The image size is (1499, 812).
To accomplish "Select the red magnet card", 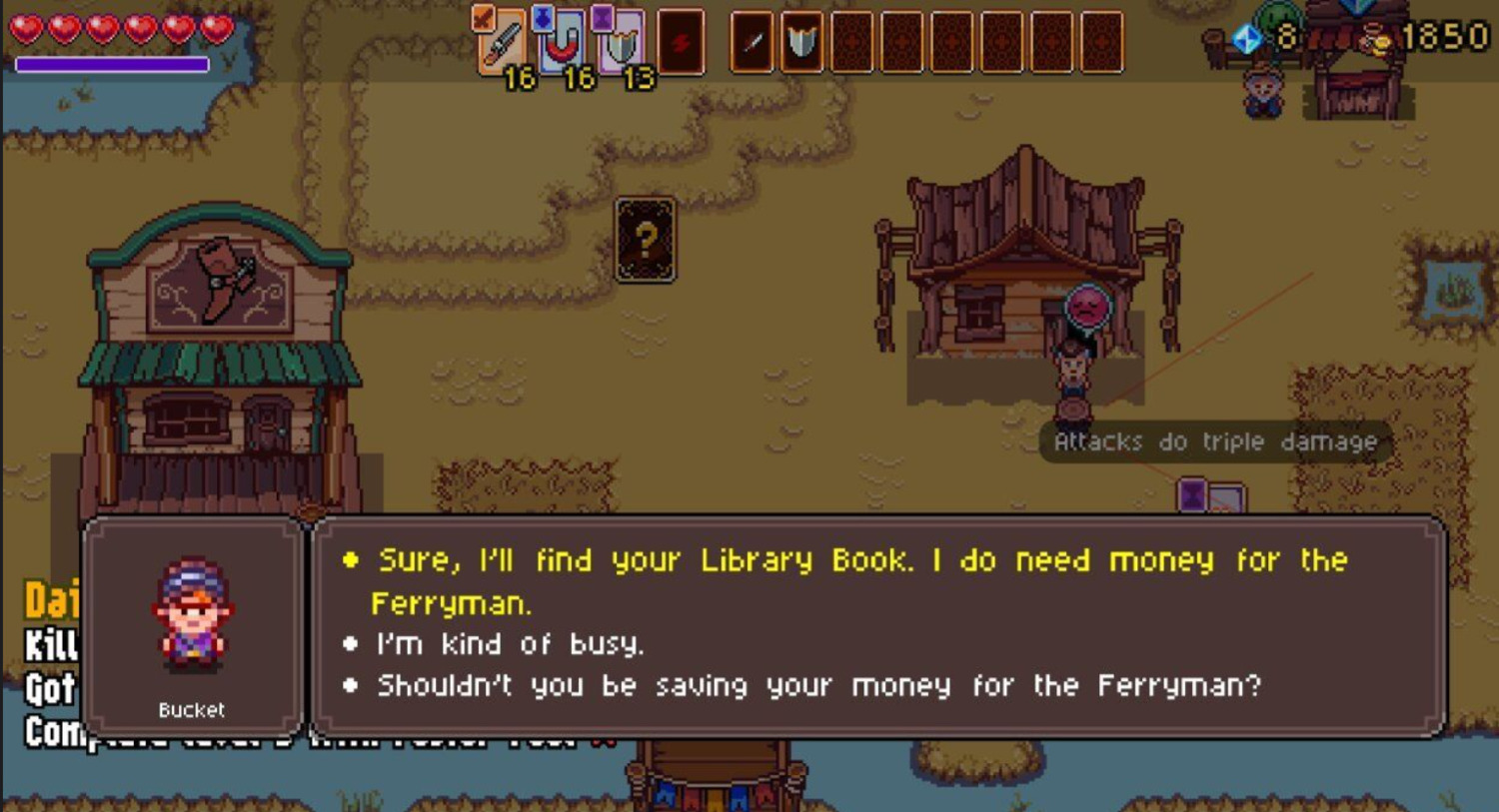I will [562, 42].
